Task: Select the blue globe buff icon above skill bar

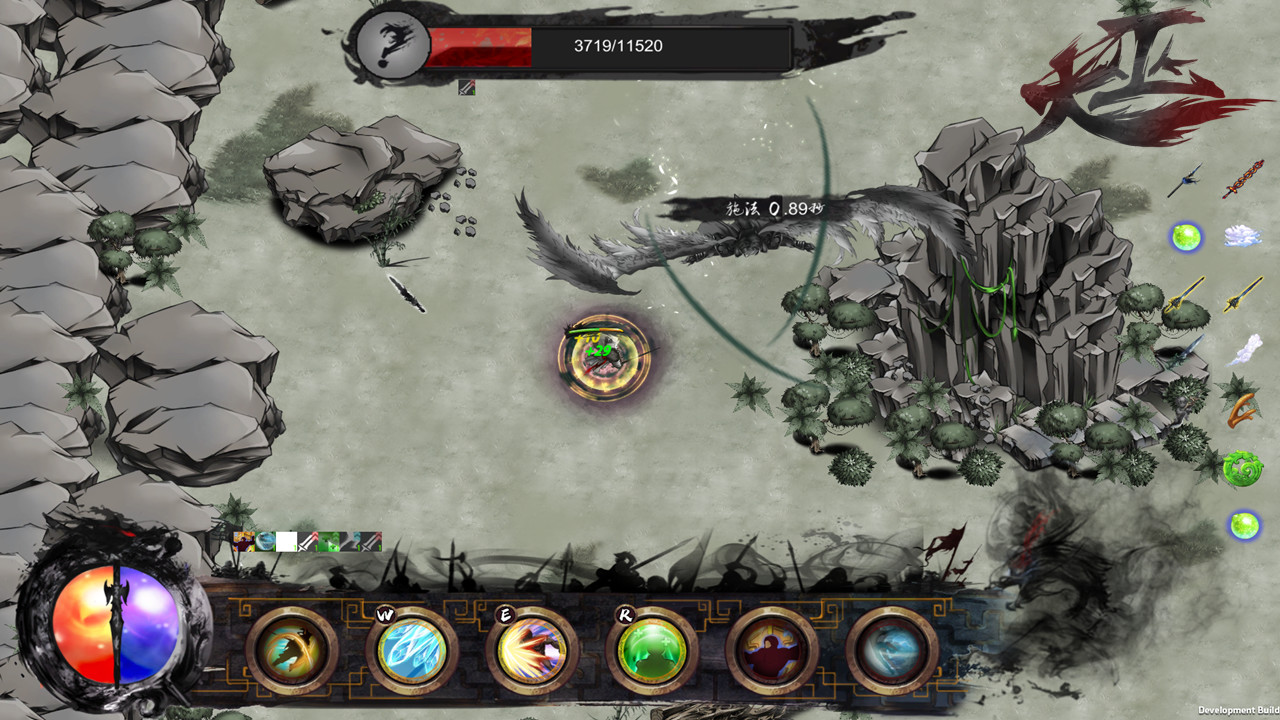Action: coord(265,542)
